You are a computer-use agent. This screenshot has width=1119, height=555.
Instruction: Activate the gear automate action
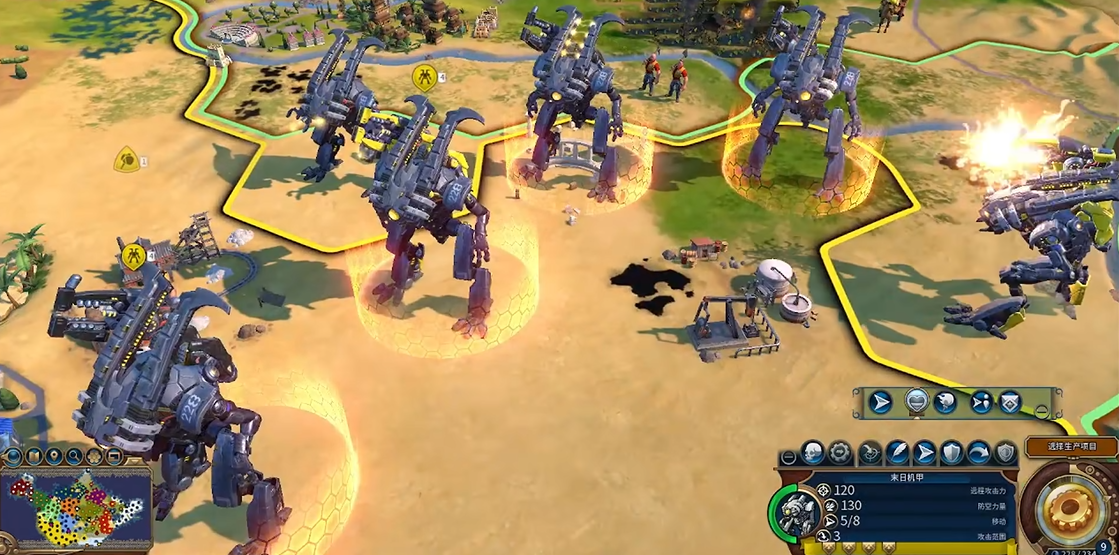click(x=842, y=452)
